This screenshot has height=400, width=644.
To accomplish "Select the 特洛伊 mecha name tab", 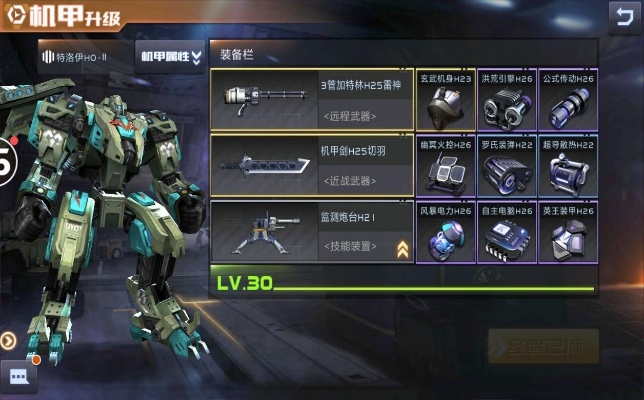I will coord(82,57).
